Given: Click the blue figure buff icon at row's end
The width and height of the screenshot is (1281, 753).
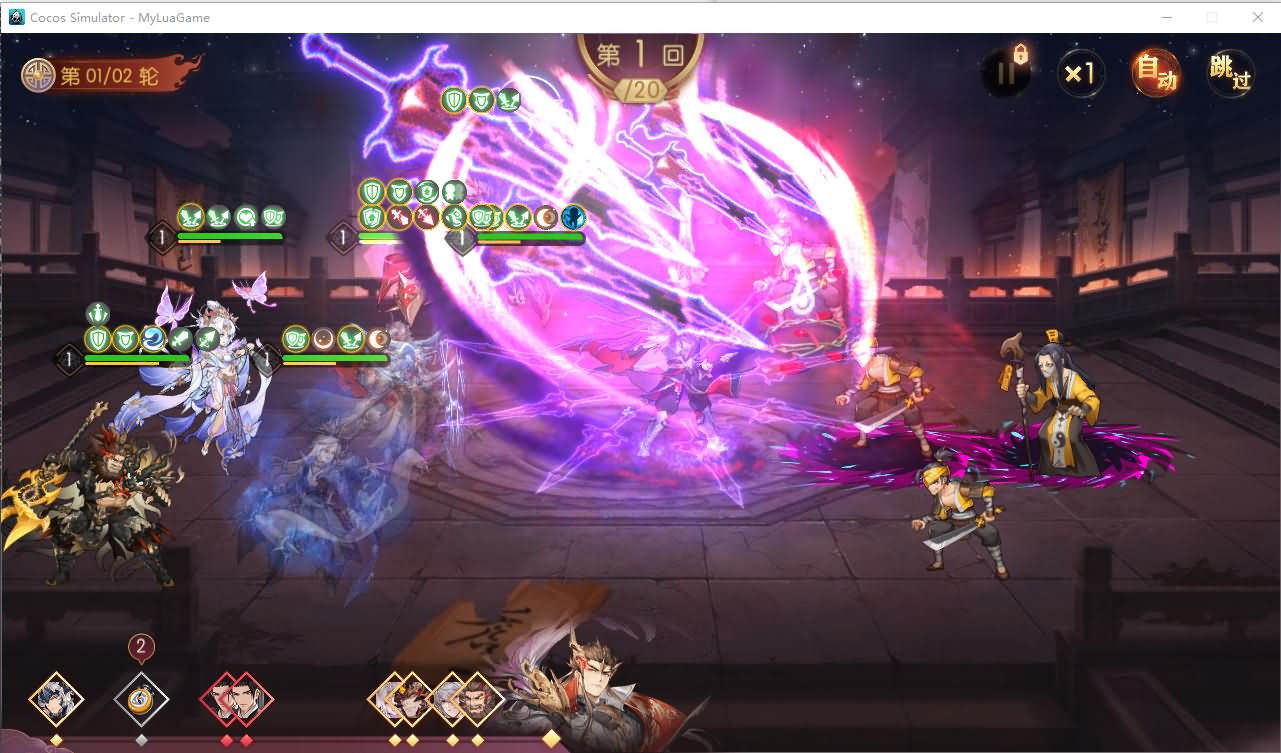Looking at the screenshot, I should (572, 217).
